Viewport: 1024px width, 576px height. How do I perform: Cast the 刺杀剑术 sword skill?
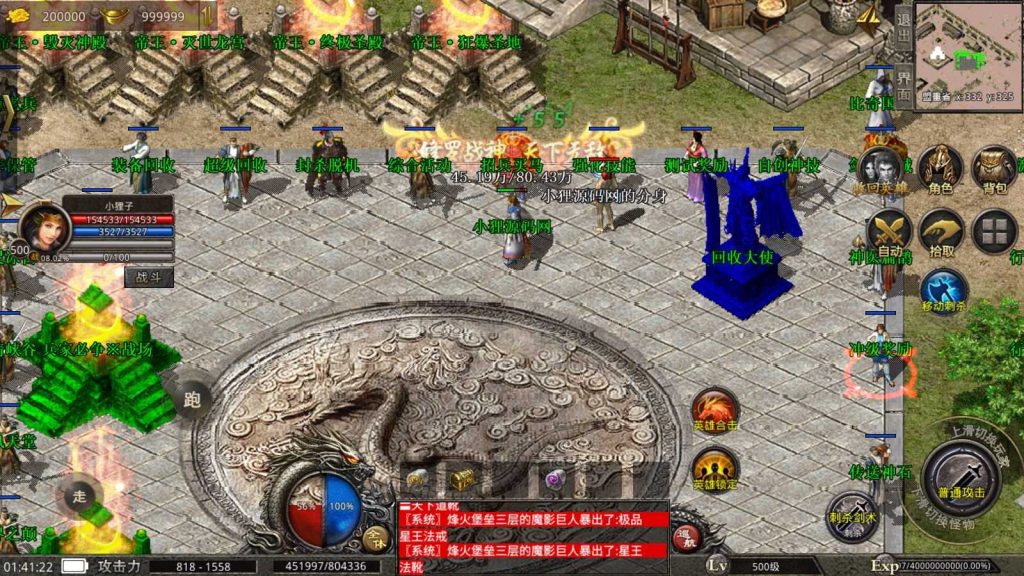click(851, 515)
